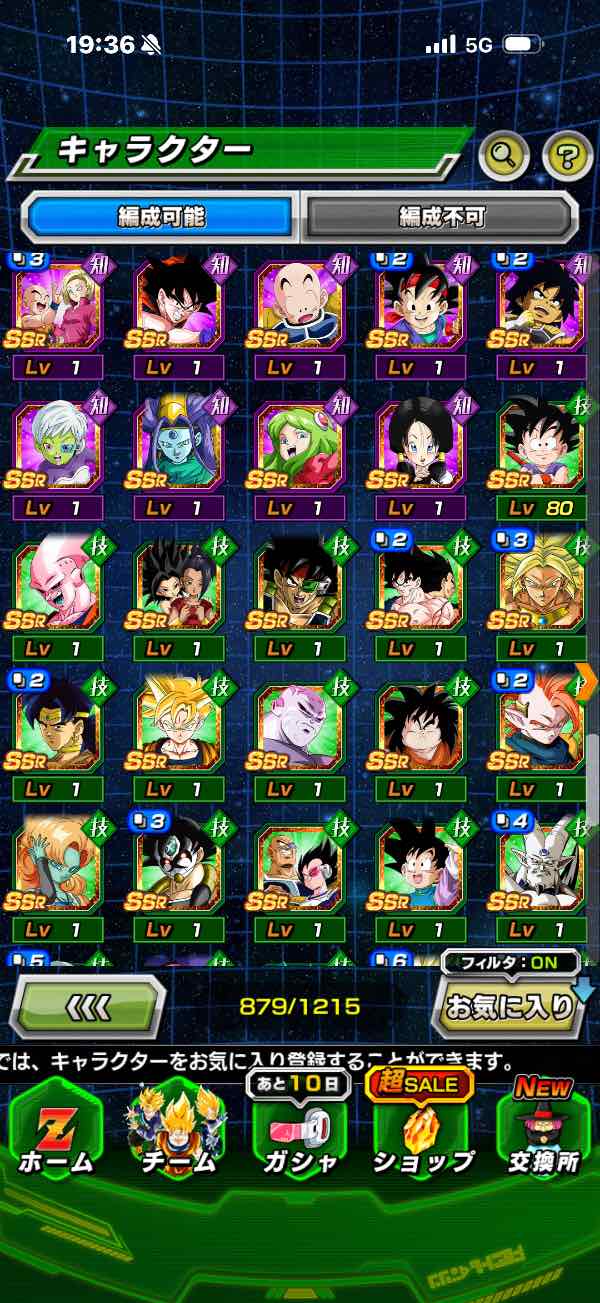The height and width of the screenshot is (1303, 600).
Task: Switch to the 編成不可 tab
Action: click(440, 216)
